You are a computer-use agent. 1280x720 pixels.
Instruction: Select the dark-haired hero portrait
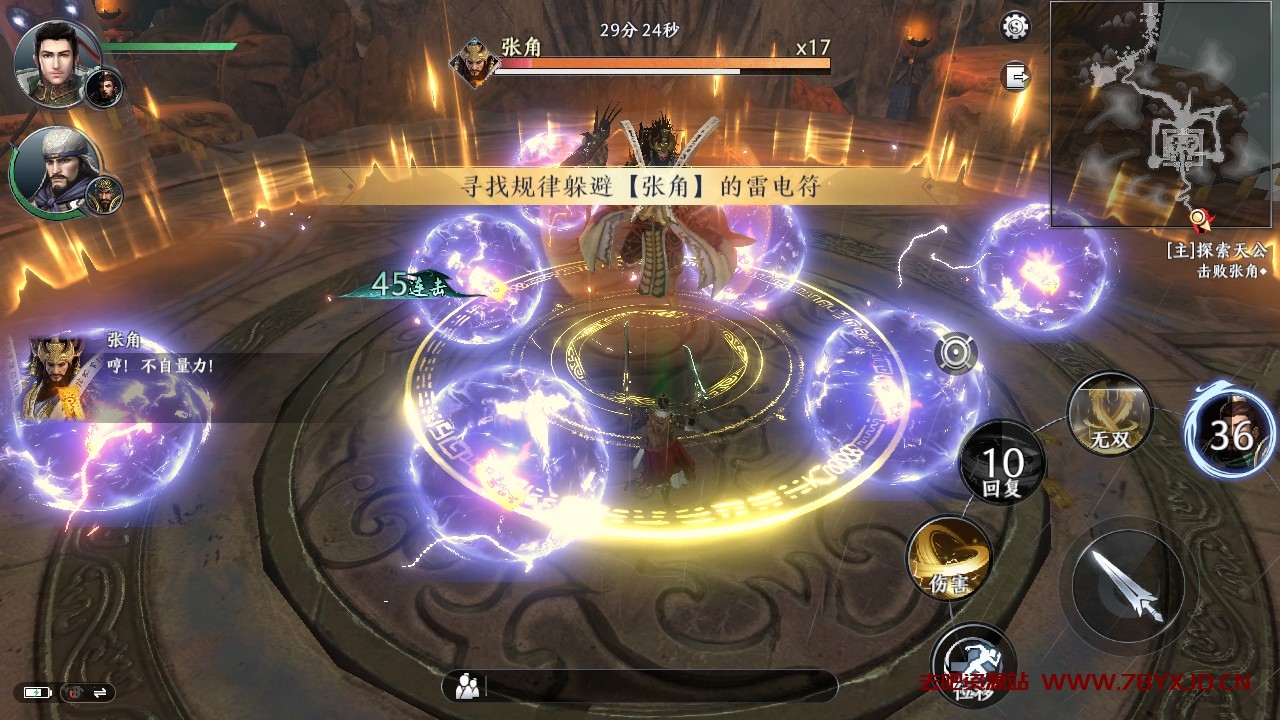point(56,64)
